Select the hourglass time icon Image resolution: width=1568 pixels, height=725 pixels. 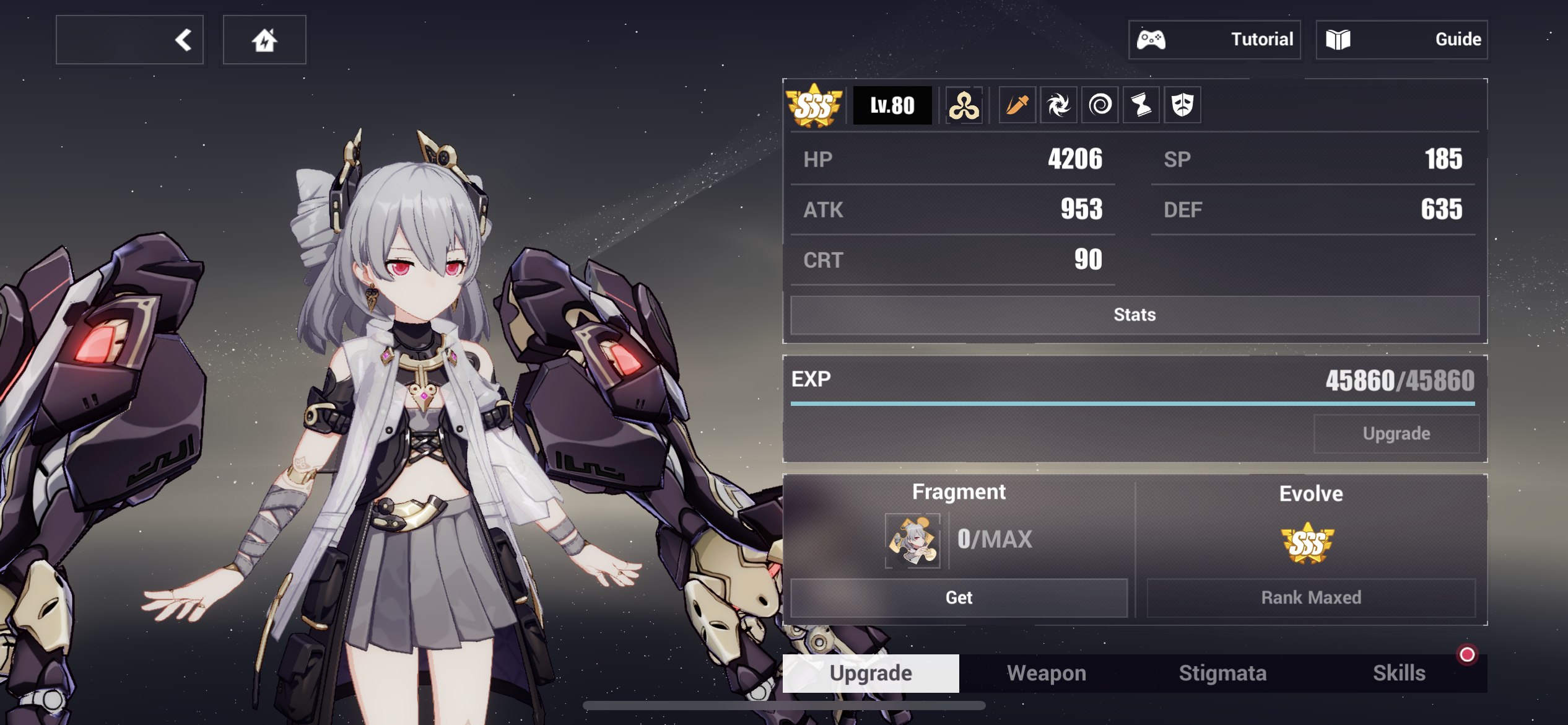(x=1141, y=105)
